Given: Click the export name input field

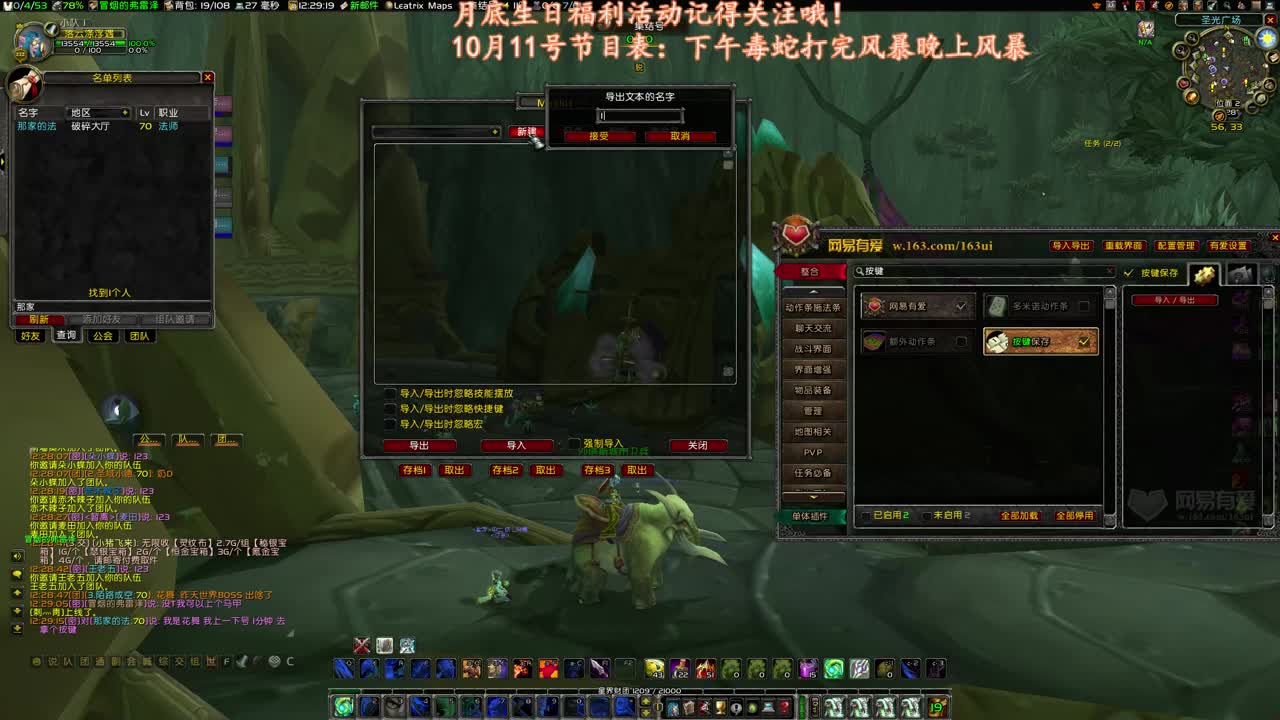Looking at the screenshot, I should [x=639, y=115].
